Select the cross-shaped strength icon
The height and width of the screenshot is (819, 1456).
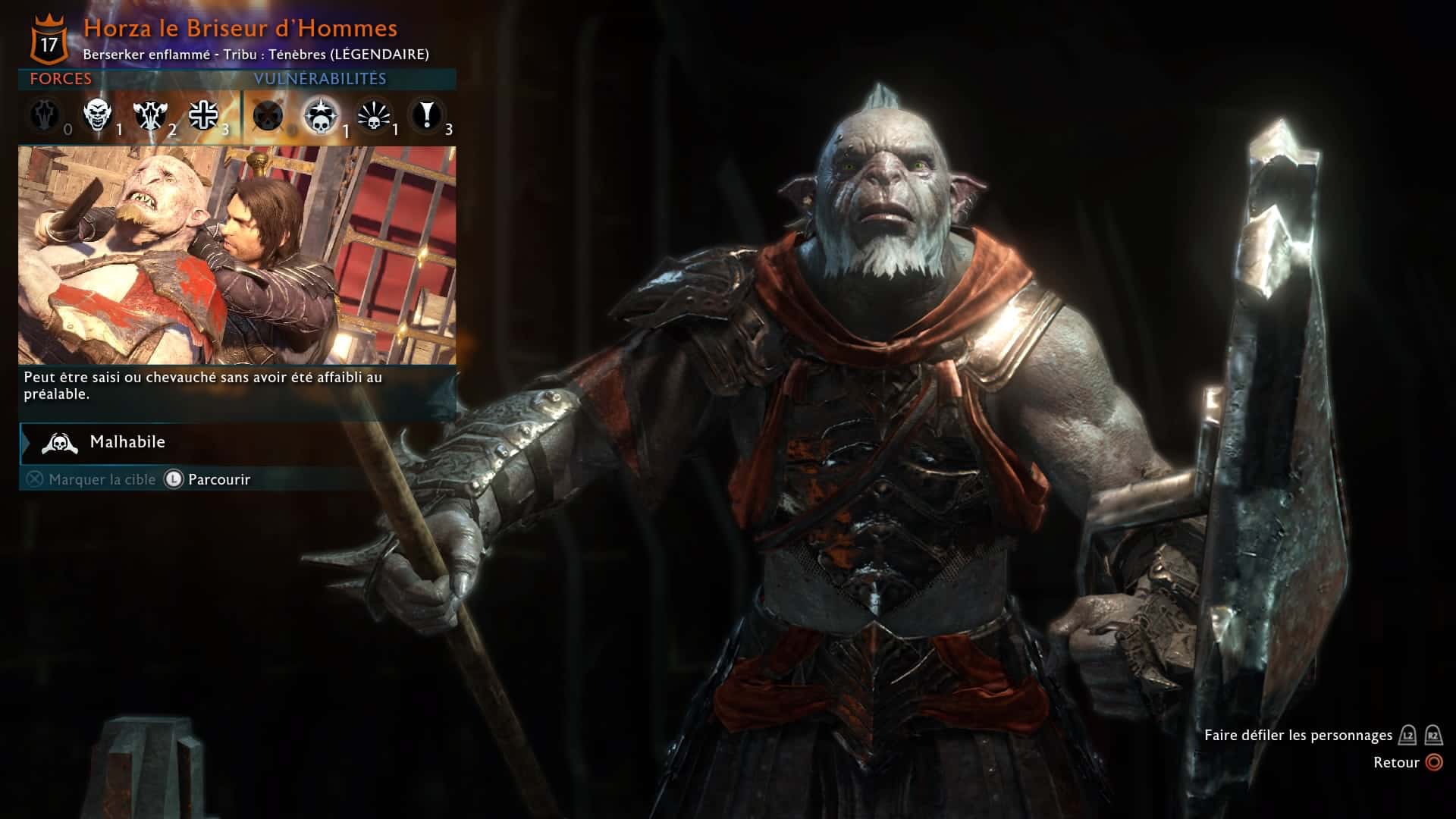203,115
